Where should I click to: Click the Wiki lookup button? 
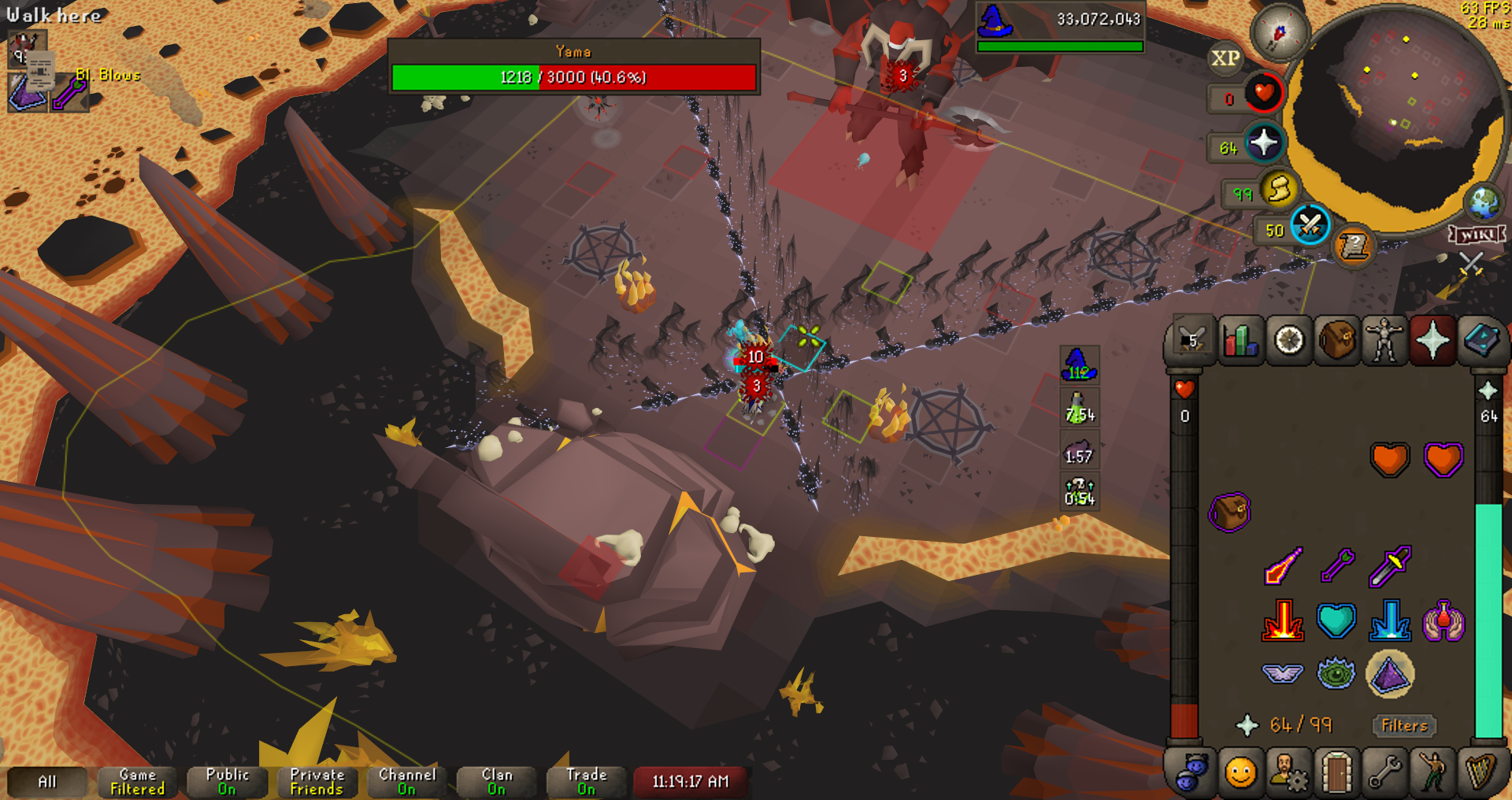coord(1477,235)
